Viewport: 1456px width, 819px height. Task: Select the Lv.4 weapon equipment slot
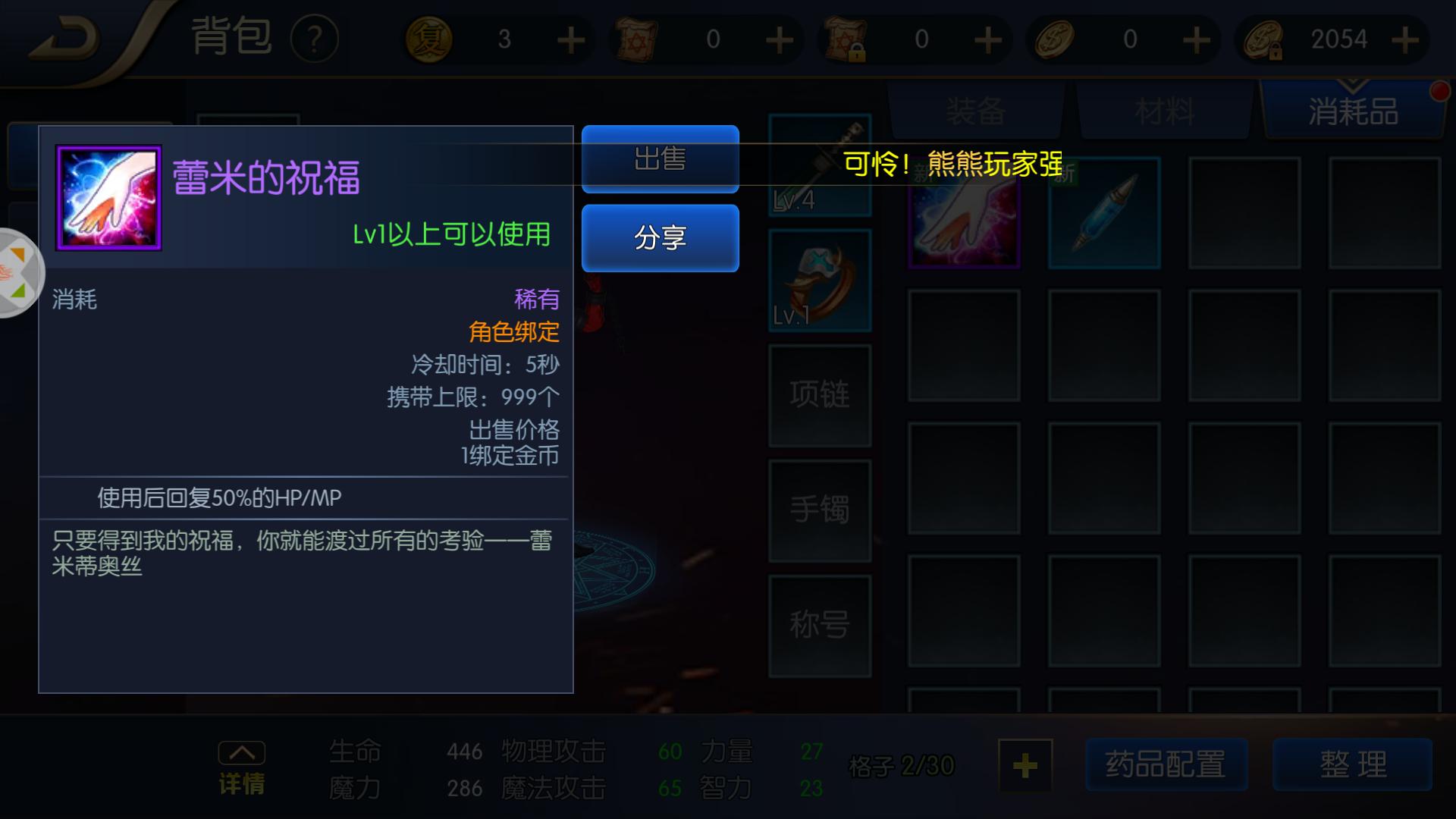[x=820, y=167]
